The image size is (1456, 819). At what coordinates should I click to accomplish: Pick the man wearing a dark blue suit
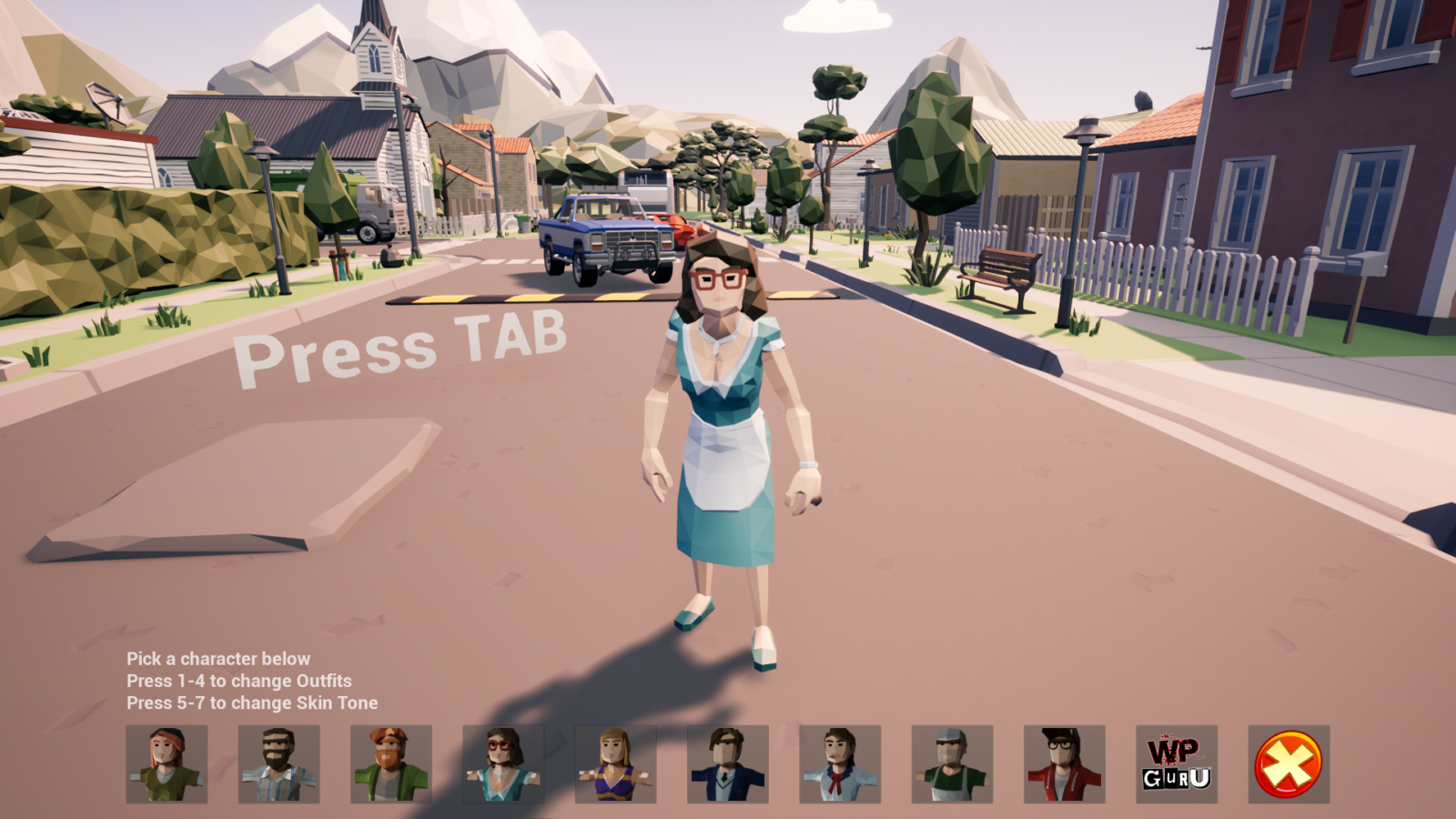pyautogui.click(x=725, y=764)
